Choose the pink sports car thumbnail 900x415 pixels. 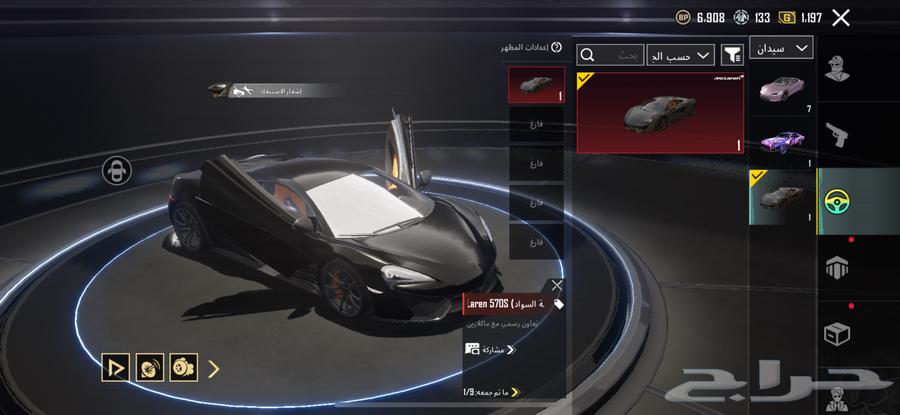(781, 90)
